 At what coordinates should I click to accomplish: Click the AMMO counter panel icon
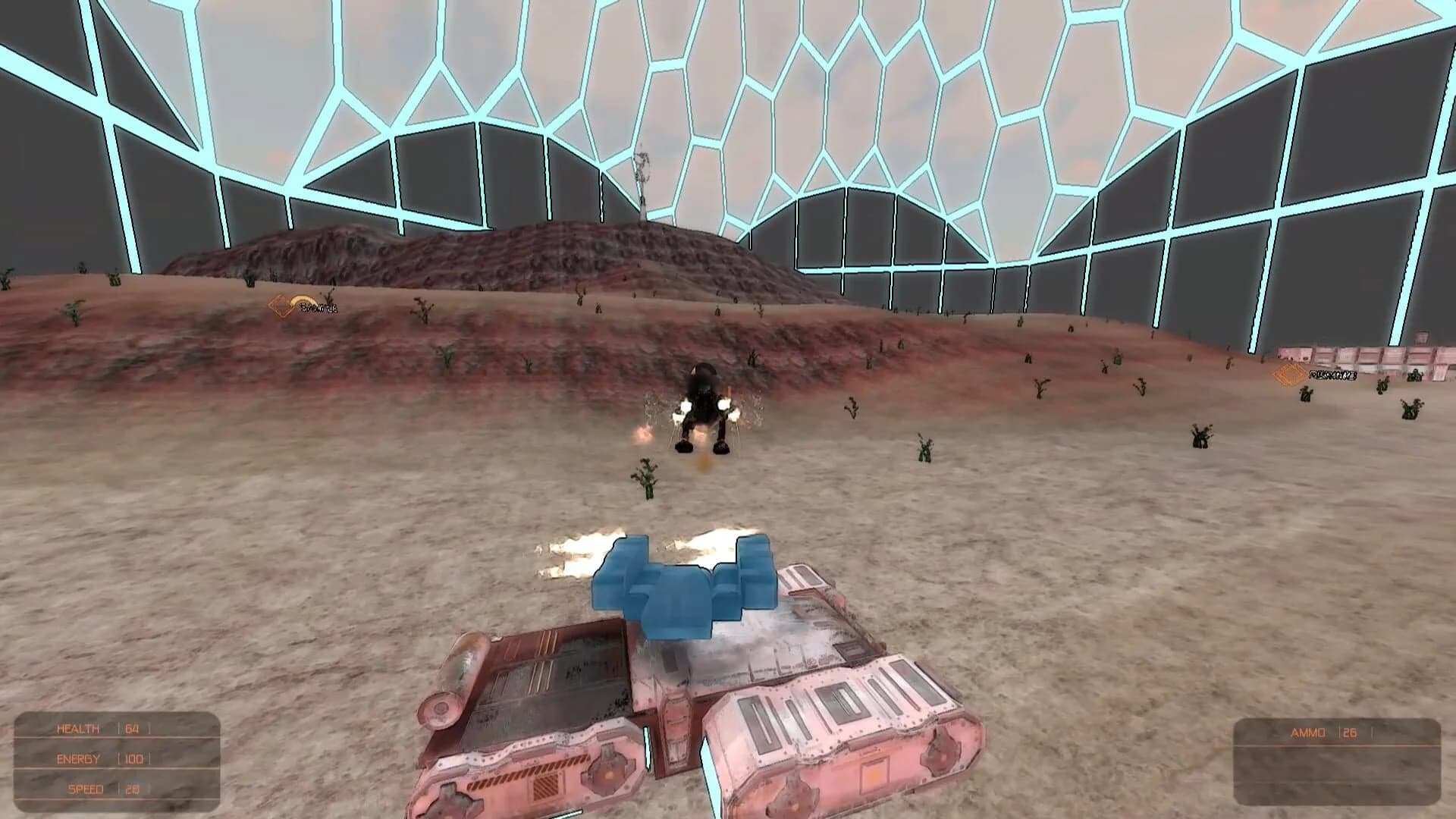[1307, 732]
